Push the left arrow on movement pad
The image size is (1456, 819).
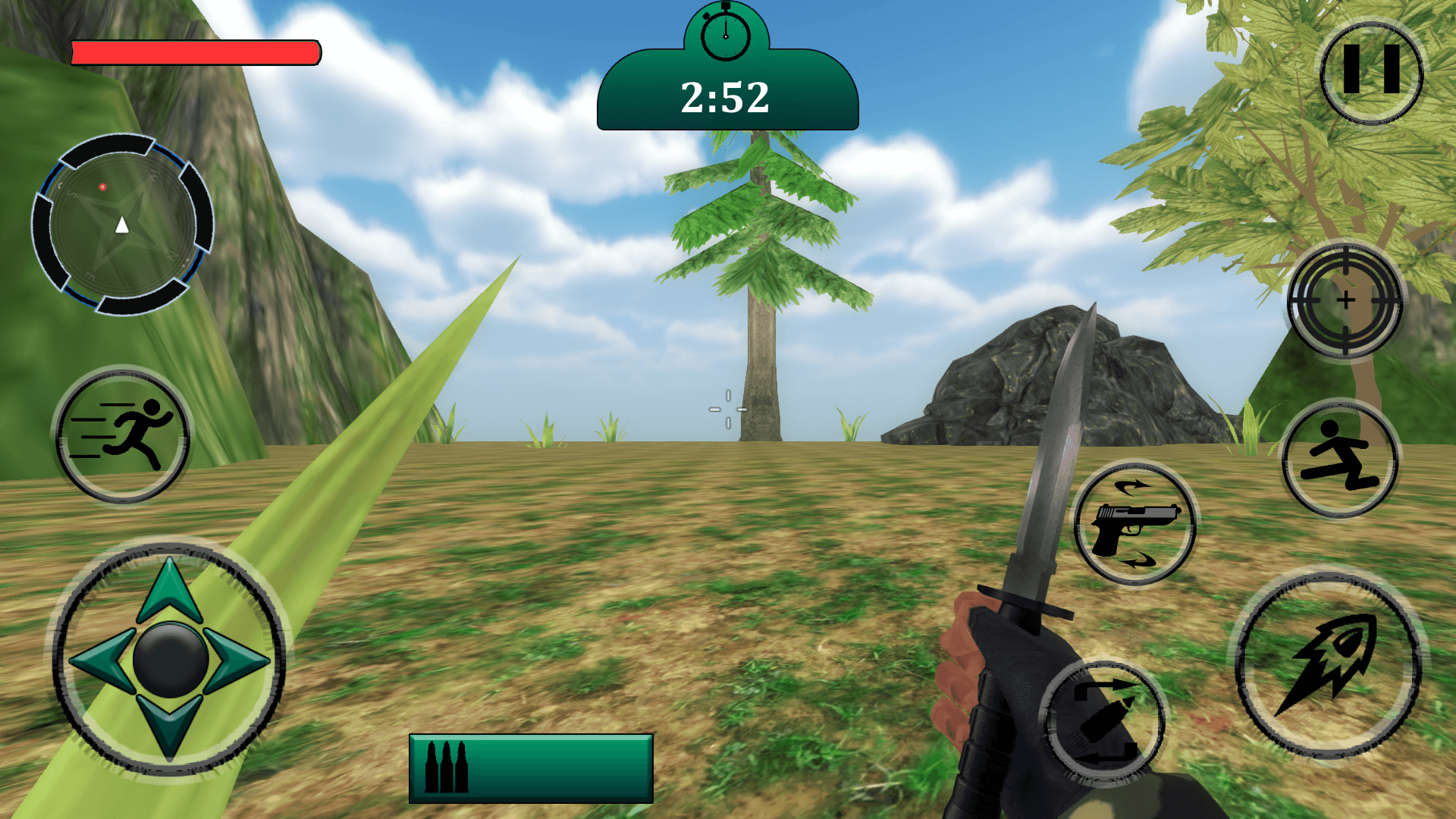coord(101,659)
